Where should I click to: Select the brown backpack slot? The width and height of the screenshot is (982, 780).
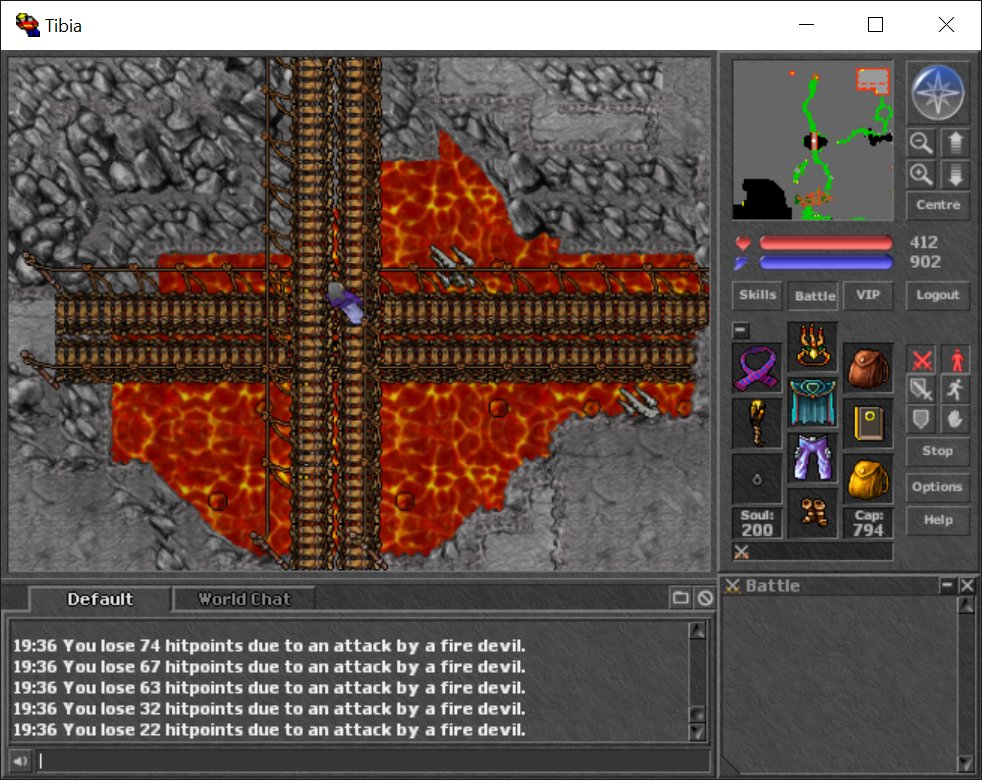tap(868, 368)
